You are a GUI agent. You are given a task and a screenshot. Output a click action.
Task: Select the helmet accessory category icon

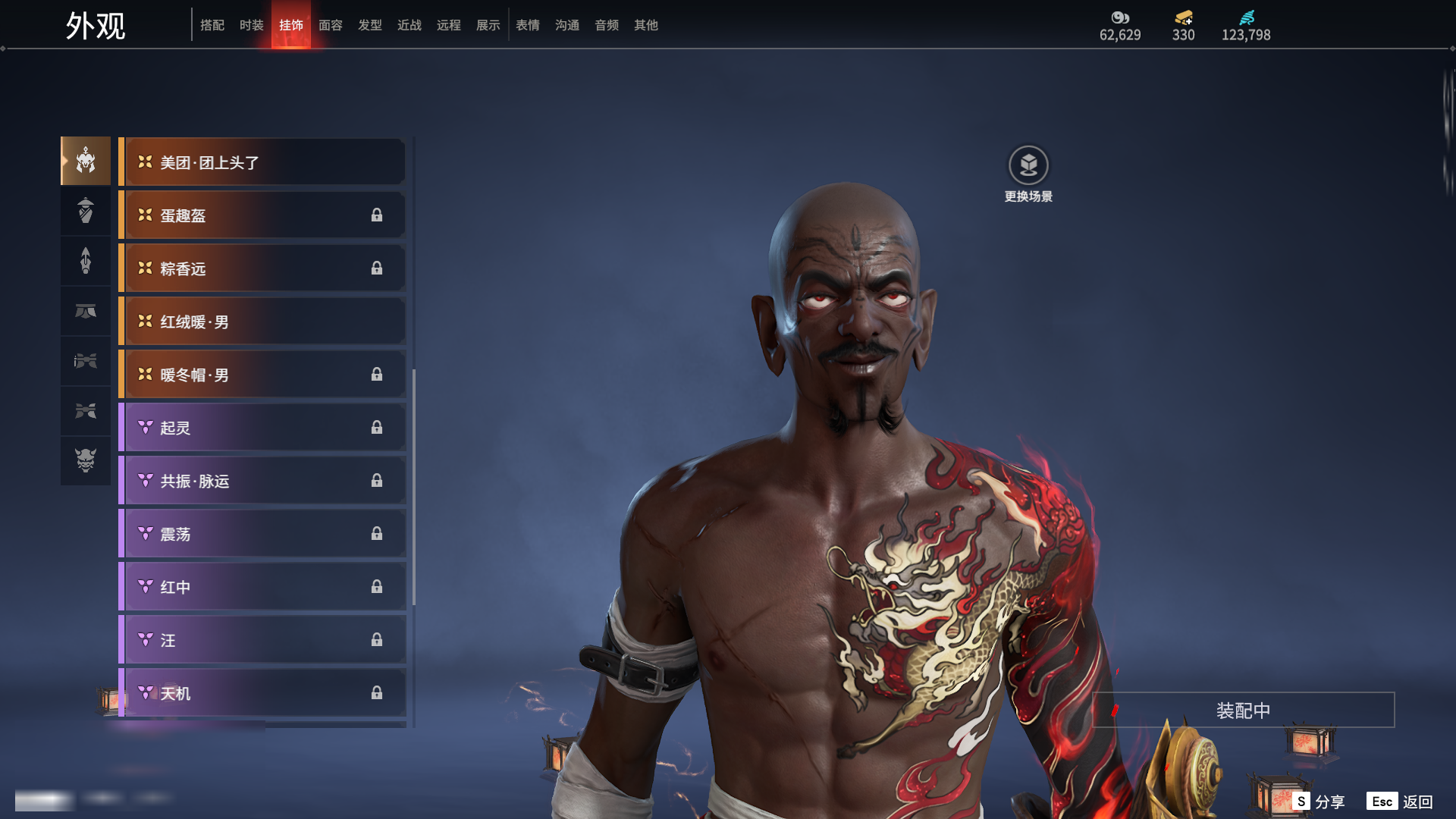[86, 161]
